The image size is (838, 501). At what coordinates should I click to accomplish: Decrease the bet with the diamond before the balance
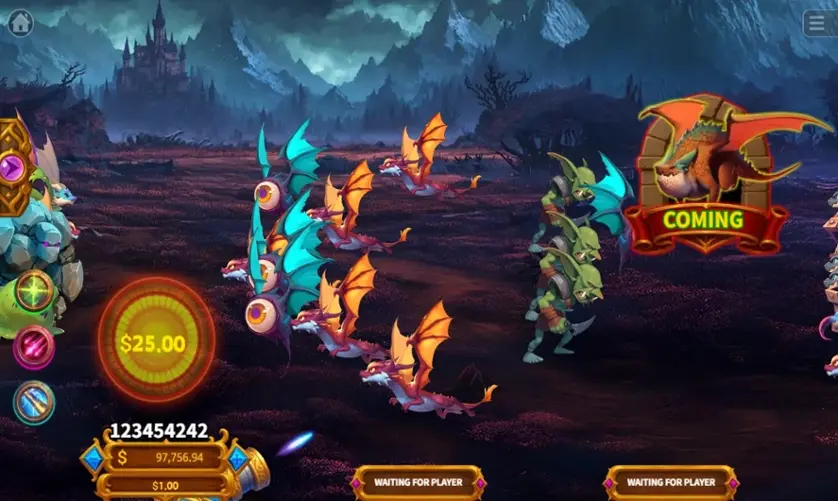click(94, 459)
